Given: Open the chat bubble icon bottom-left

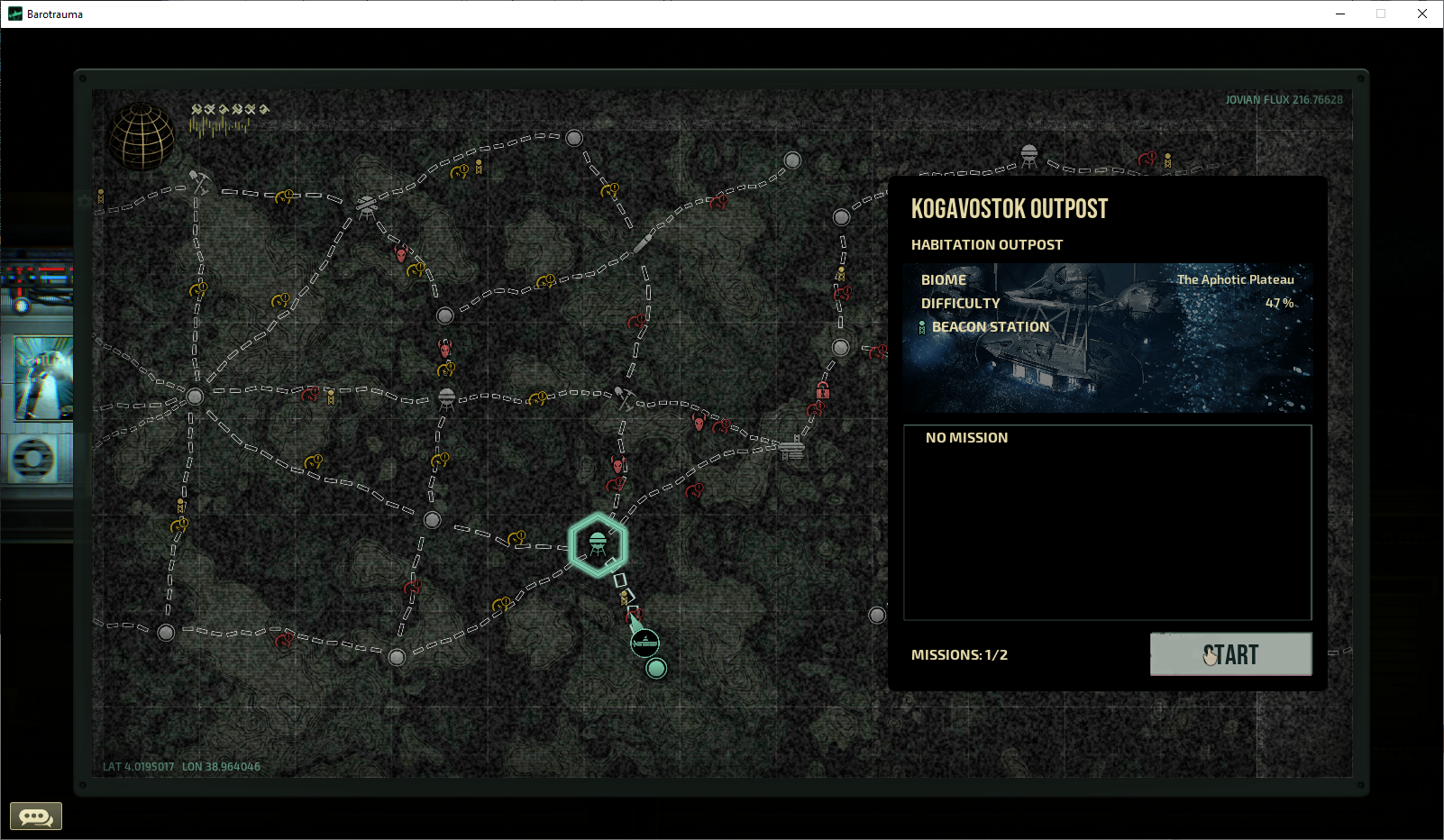Looking at the screenshot, I should tap(34, 816).
